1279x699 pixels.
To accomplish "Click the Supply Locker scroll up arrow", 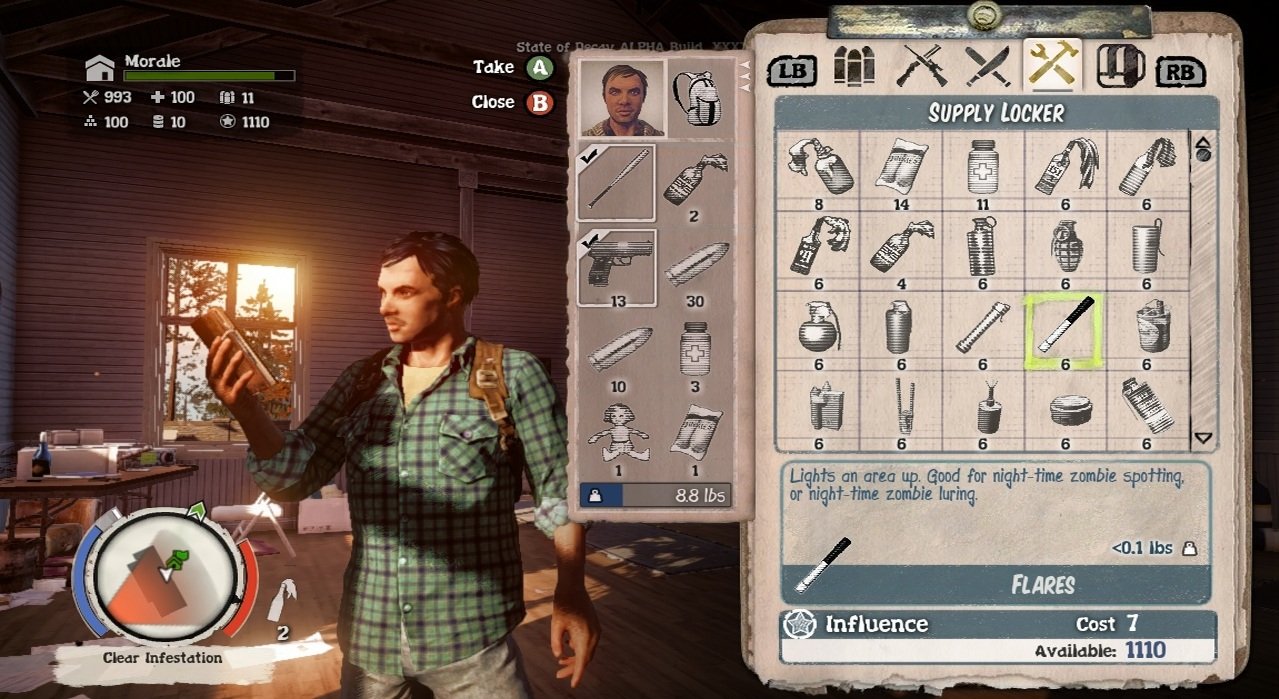I will click(x=1203, y=144).
